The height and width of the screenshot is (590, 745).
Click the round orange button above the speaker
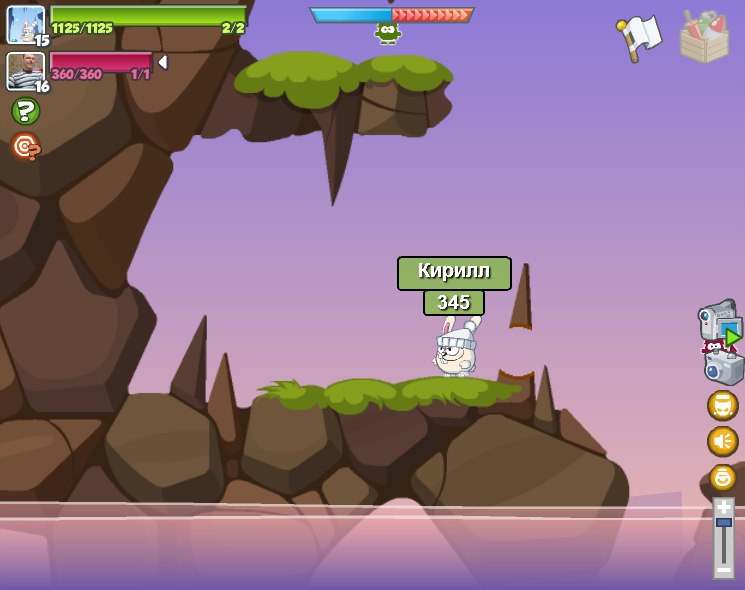point(723,405)
